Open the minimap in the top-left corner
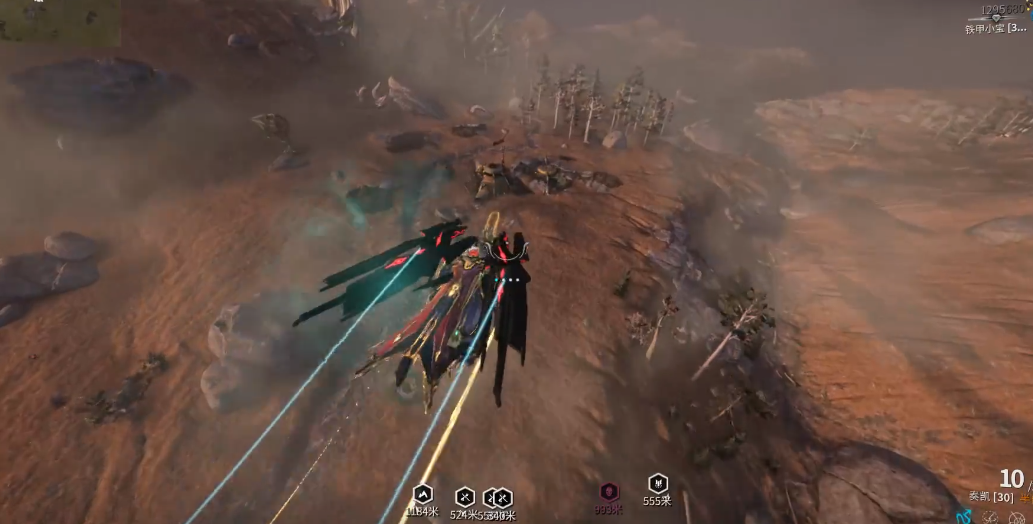Image resolution: width=1033 pixels, height=524 pixels. [x=60, y=21]
